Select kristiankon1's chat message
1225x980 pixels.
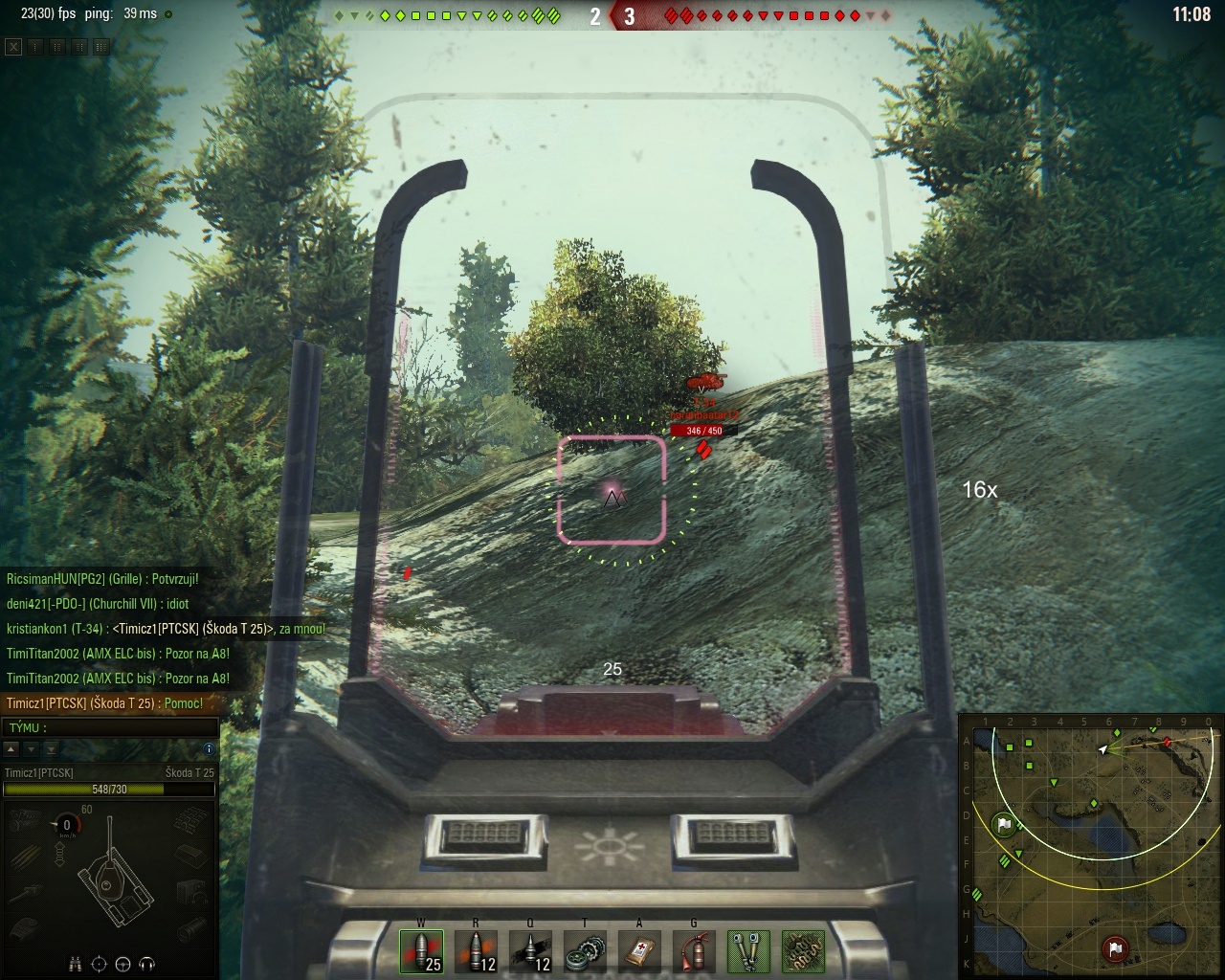pos(165,629)
